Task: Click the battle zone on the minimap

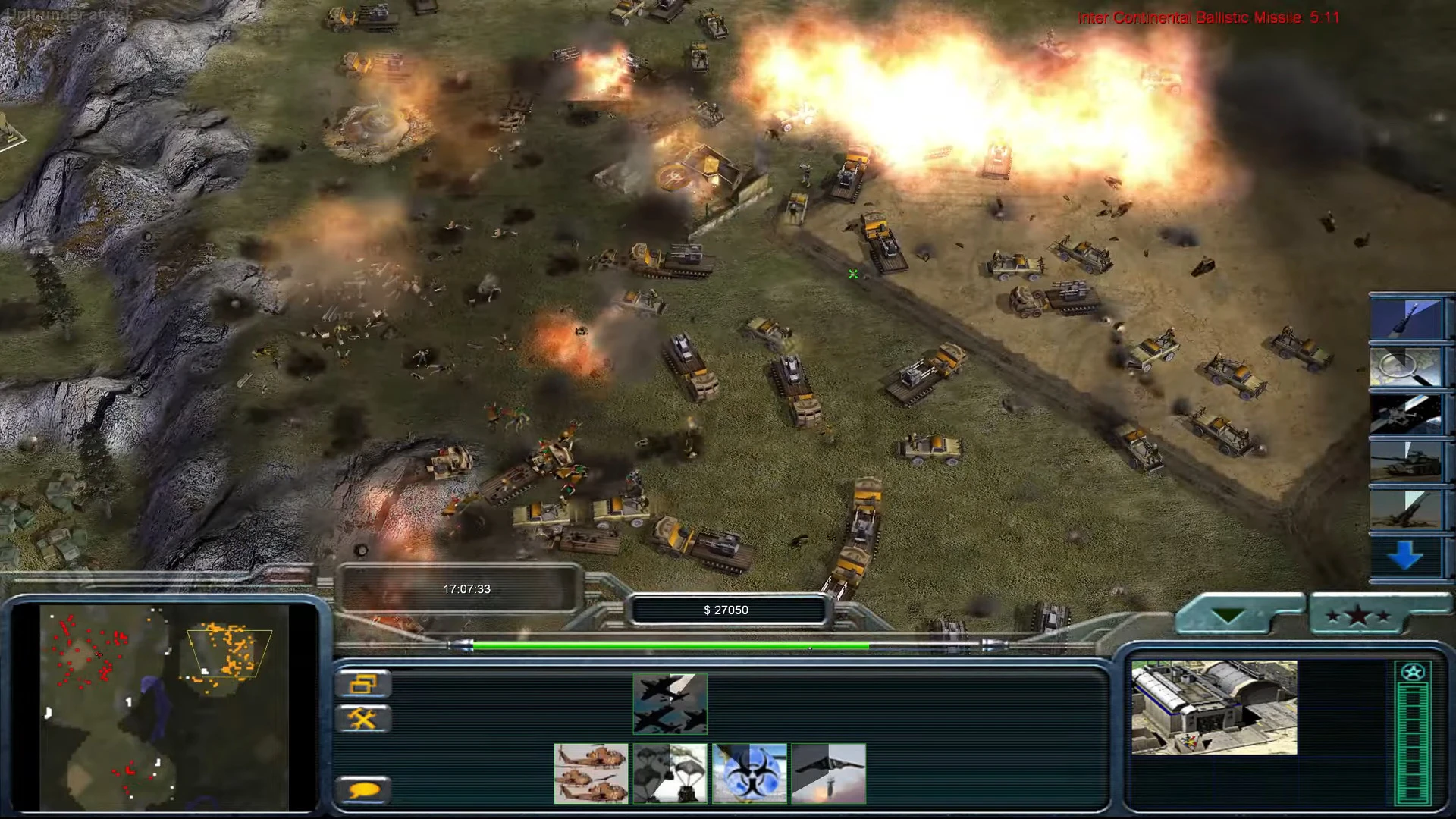Action: (227, 648)
